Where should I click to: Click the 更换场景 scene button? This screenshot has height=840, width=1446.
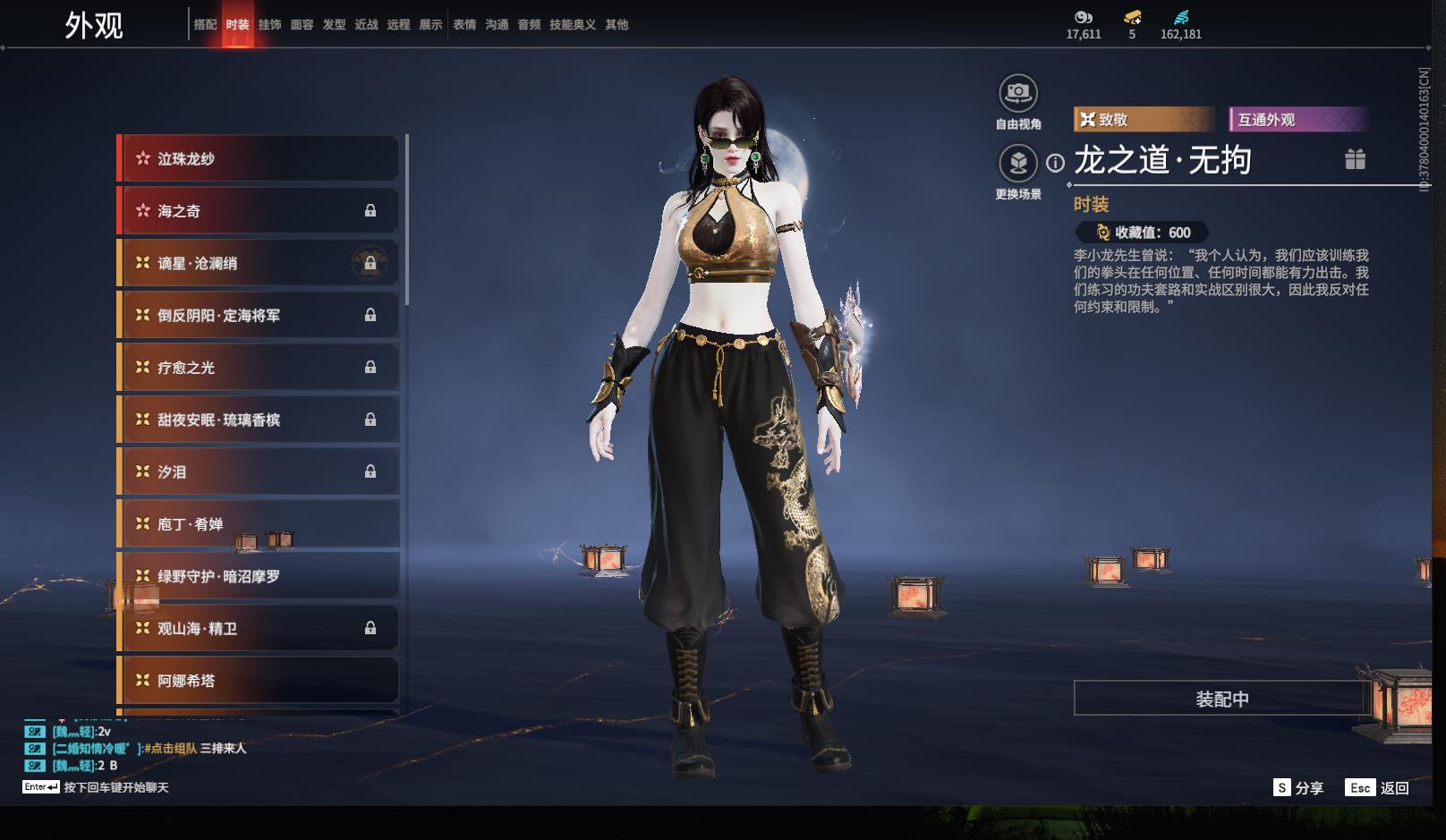tap(1018, 164)
